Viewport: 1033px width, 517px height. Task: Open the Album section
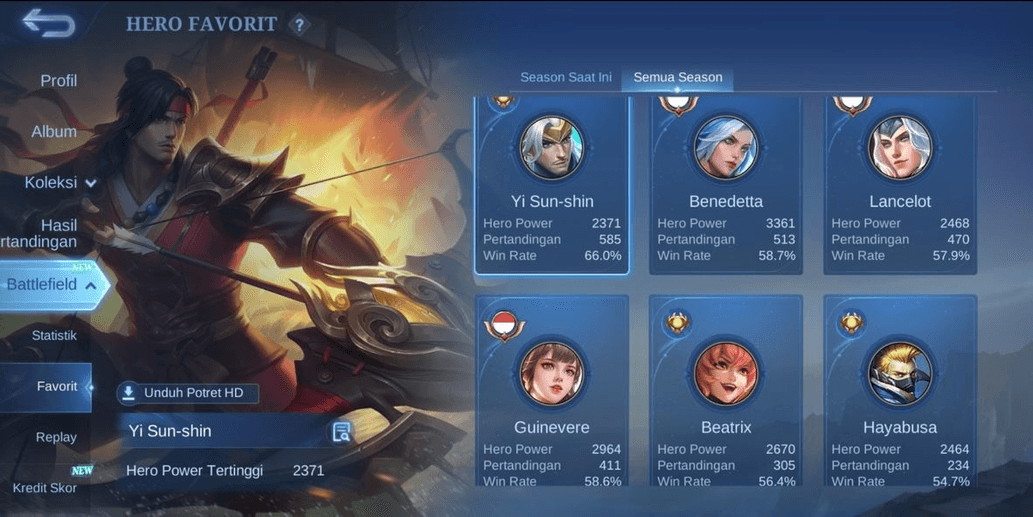tap(54, 132)
